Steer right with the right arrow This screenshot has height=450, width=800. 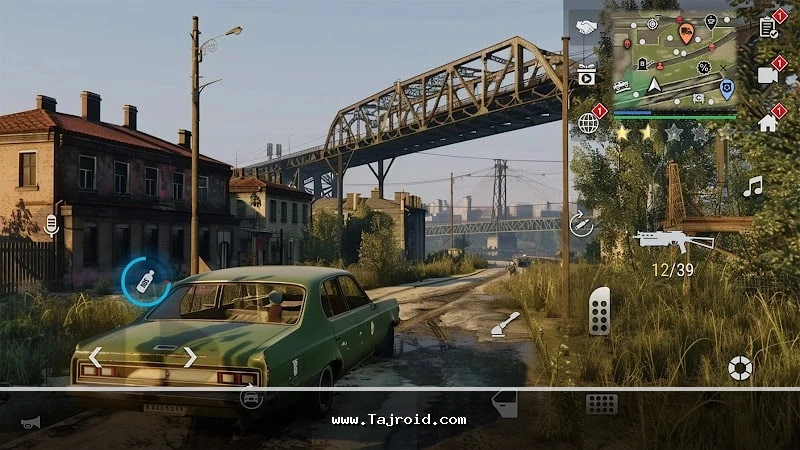pos(190,357)
